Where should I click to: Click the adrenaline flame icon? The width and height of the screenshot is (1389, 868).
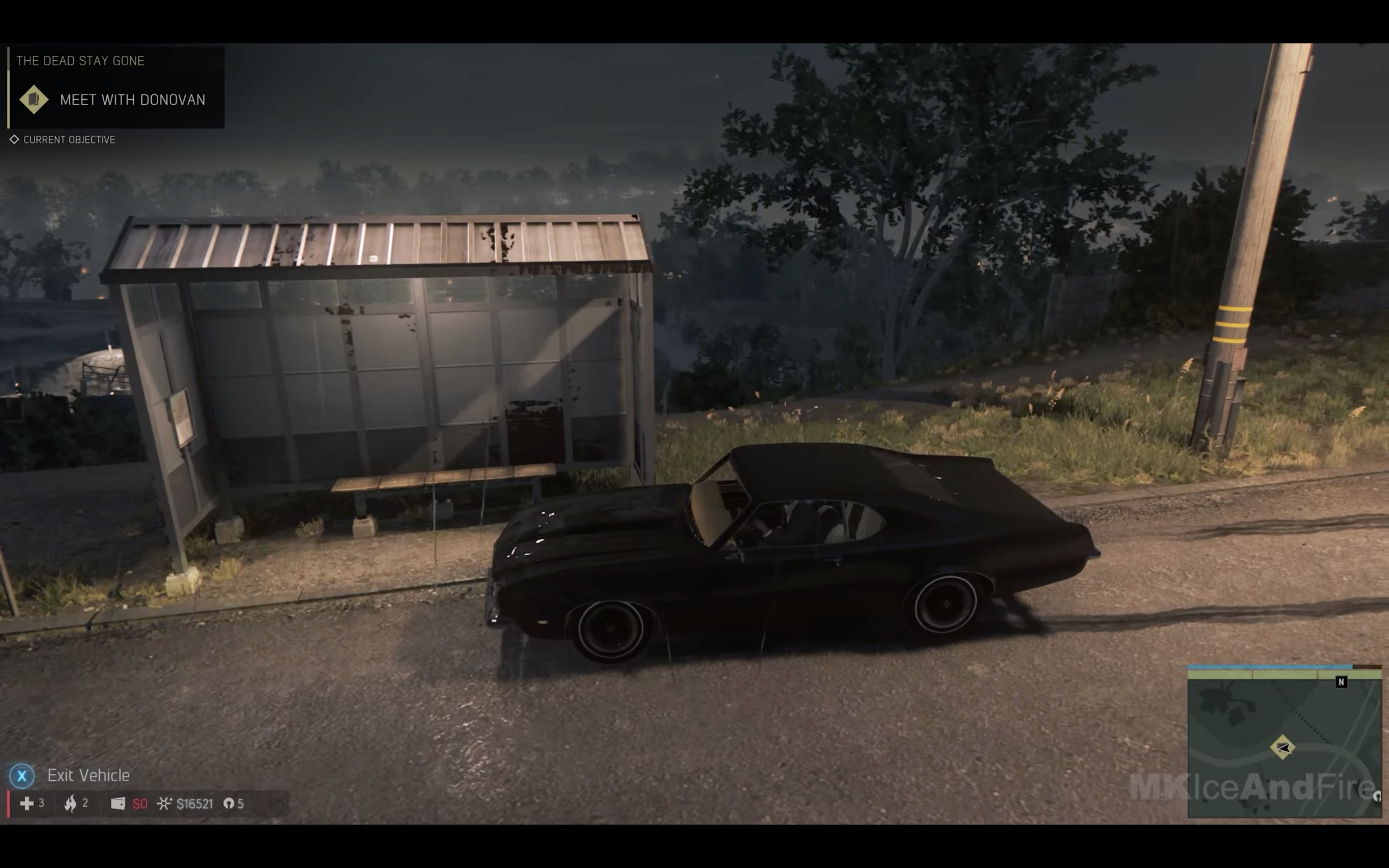[x=70, y=803]
